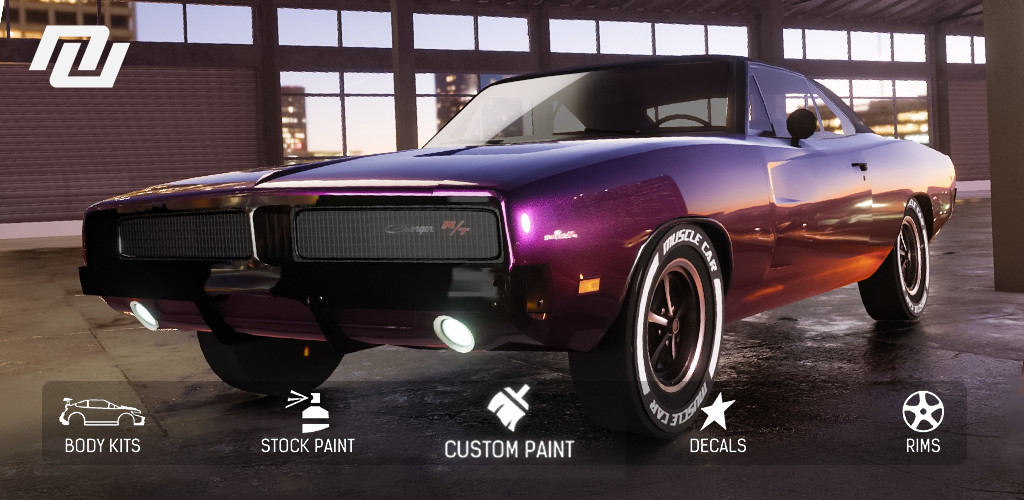Open the Body Kits customization menu

pos(102,424)
